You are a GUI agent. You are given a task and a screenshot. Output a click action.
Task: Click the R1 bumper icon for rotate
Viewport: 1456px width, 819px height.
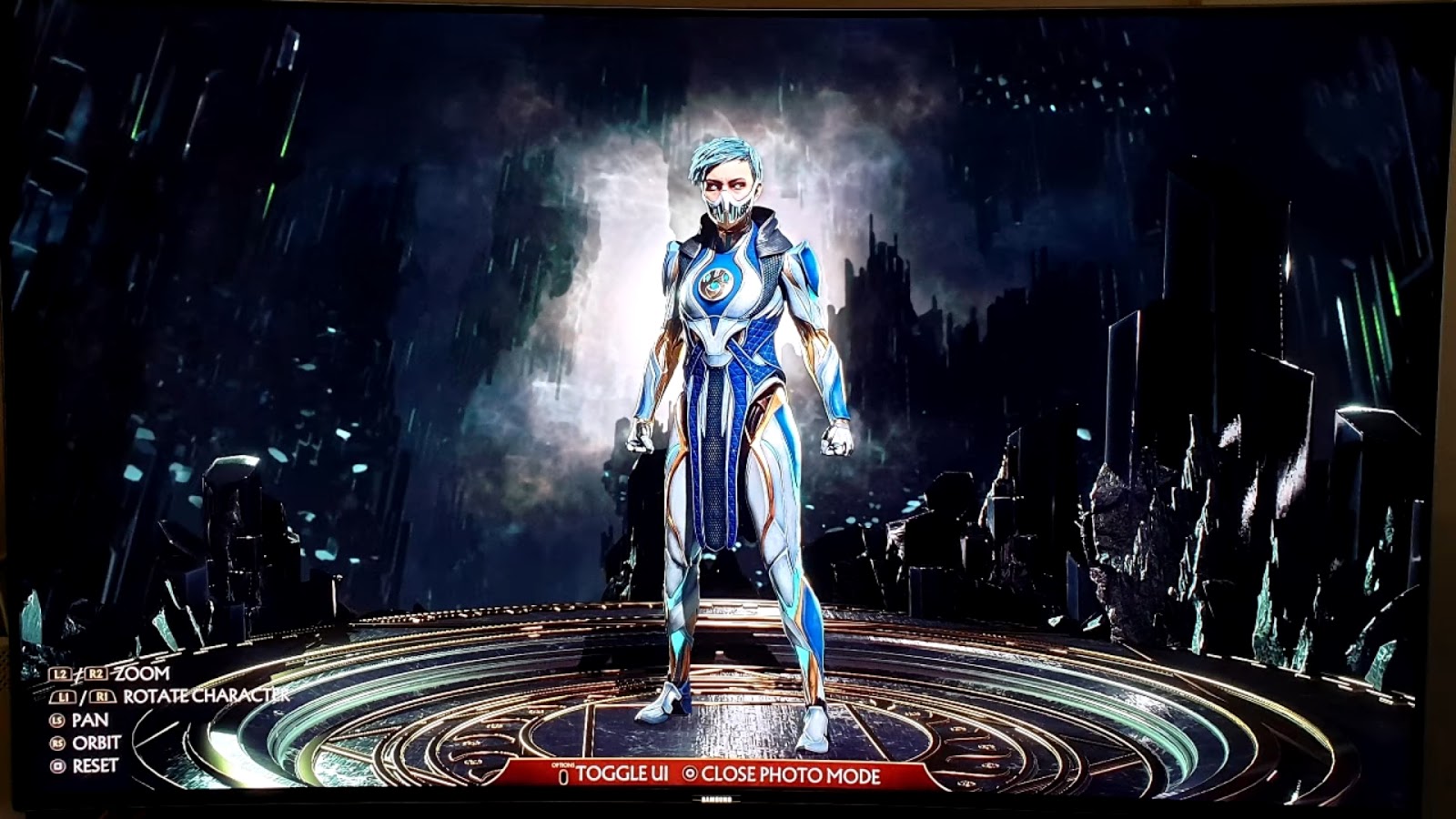coord(102,697)
